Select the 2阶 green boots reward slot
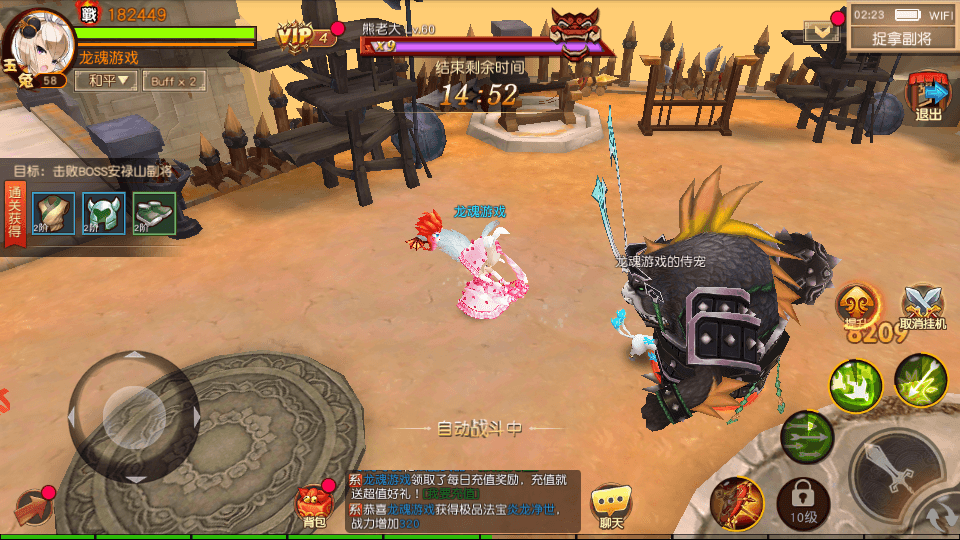 (154, 213)
